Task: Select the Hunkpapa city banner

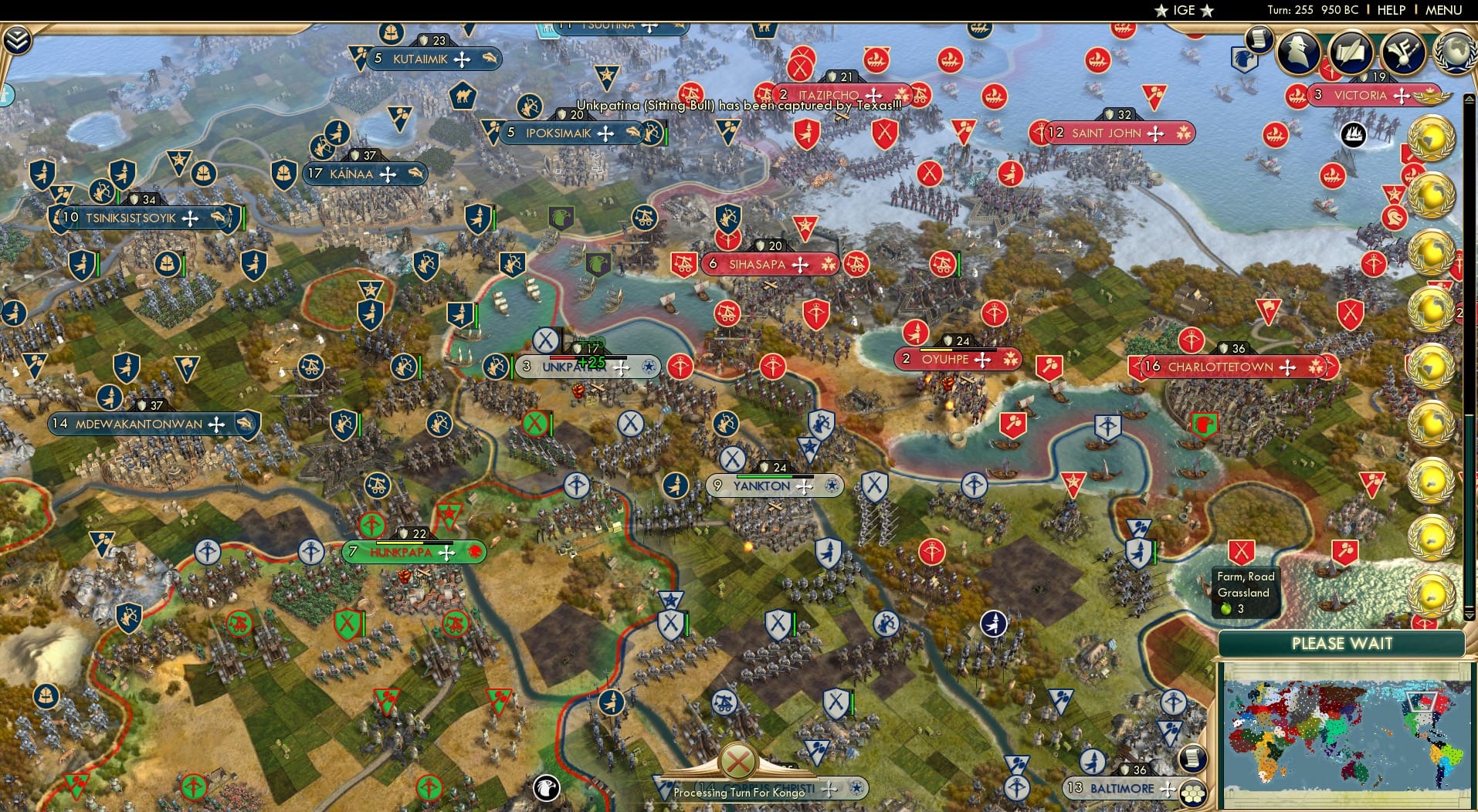Action: tap(415, 553)
